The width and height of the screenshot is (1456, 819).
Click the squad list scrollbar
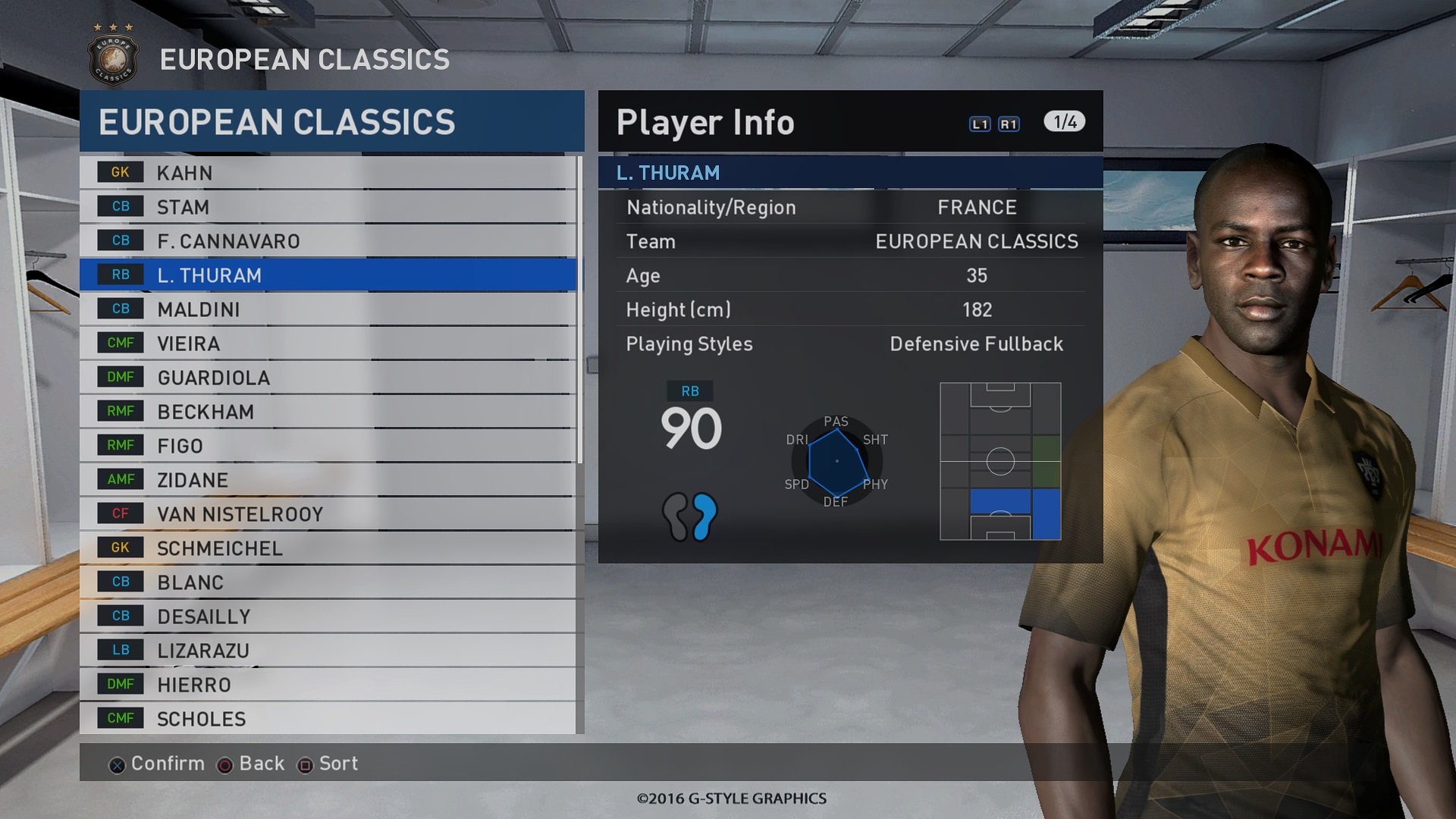point(580,311)
